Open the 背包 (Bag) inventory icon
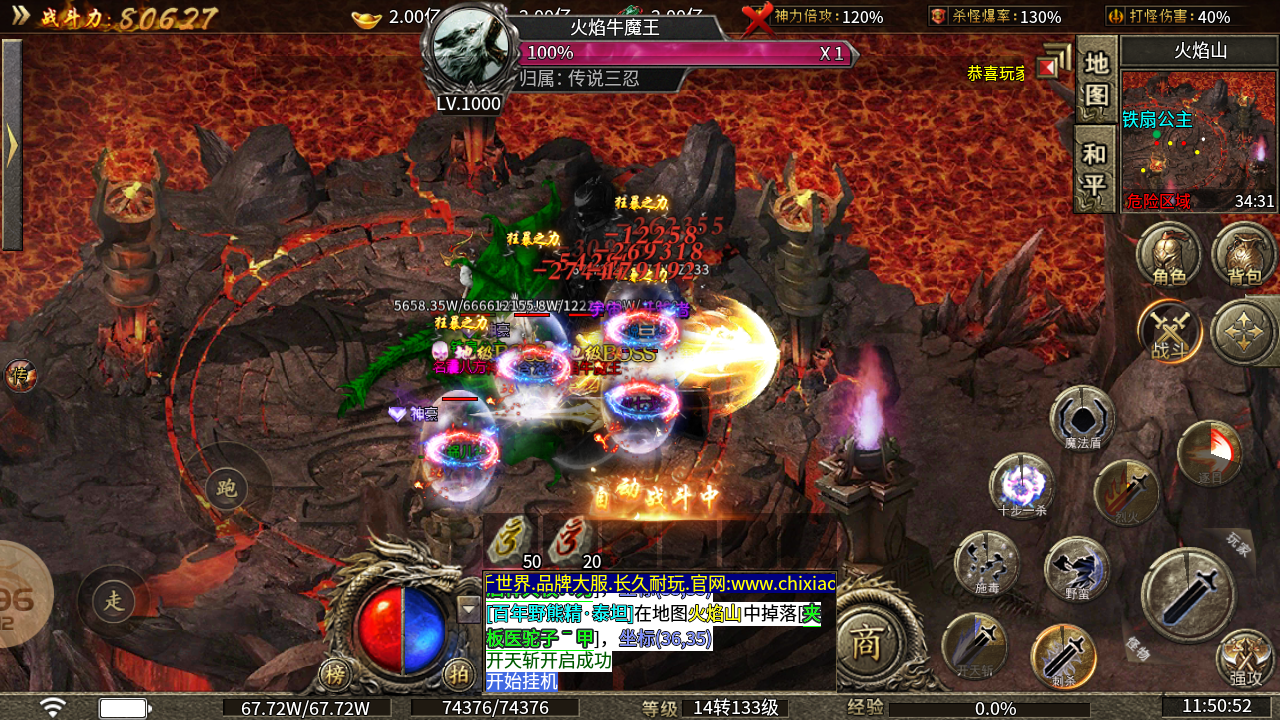1280x720 pixels. click(1243, 255)
